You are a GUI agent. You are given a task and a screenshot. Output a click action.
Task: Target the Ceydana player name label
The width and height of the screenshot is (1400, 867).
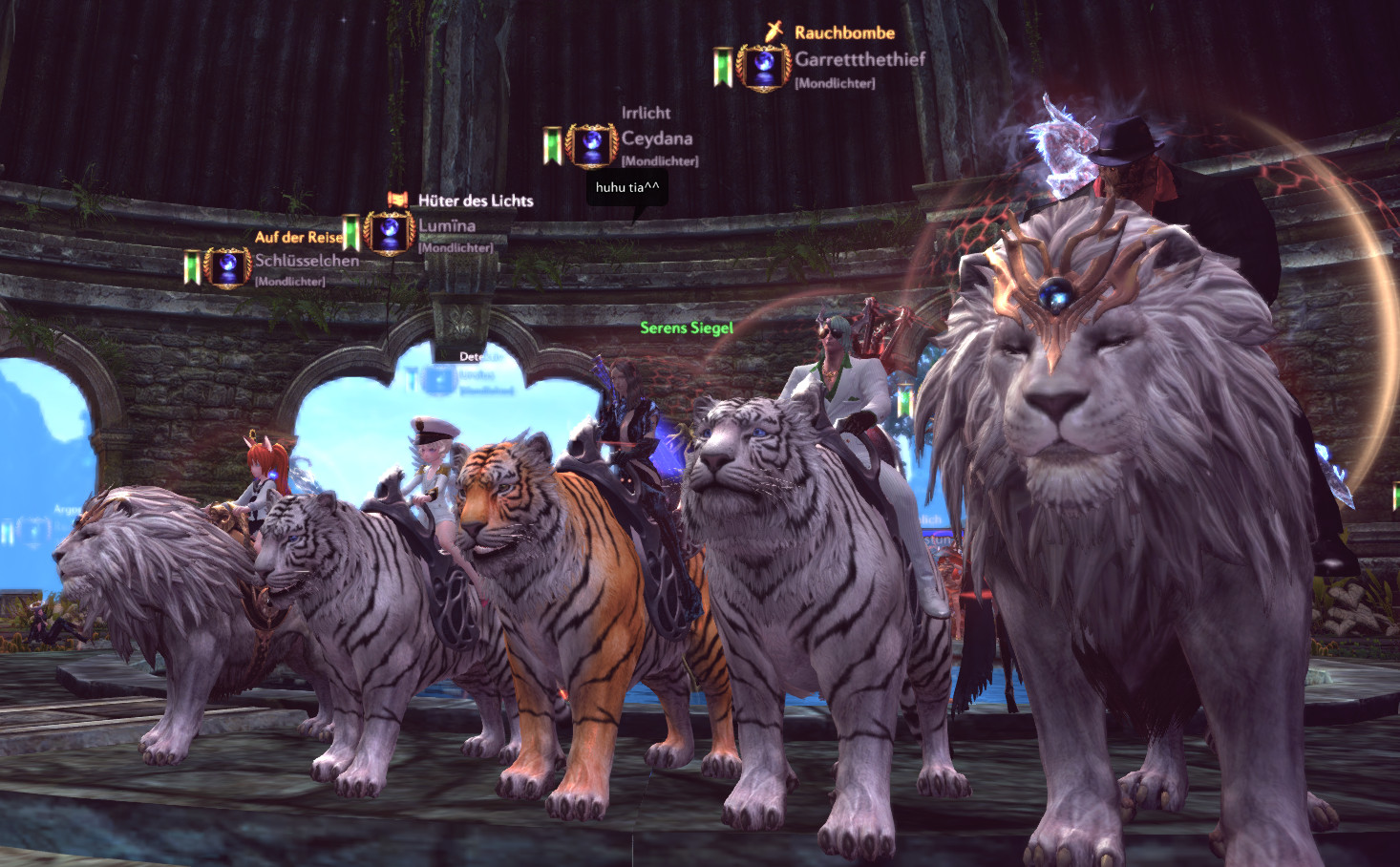pos(657,138)
